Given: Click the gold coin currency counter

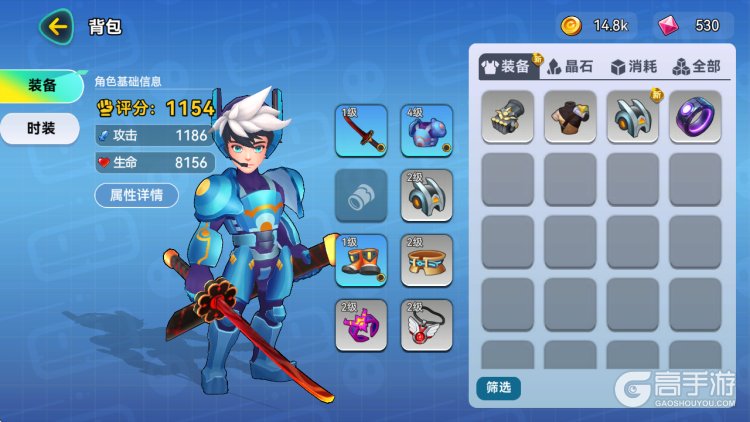Looking at the screenshot, I should coord(597,25).
